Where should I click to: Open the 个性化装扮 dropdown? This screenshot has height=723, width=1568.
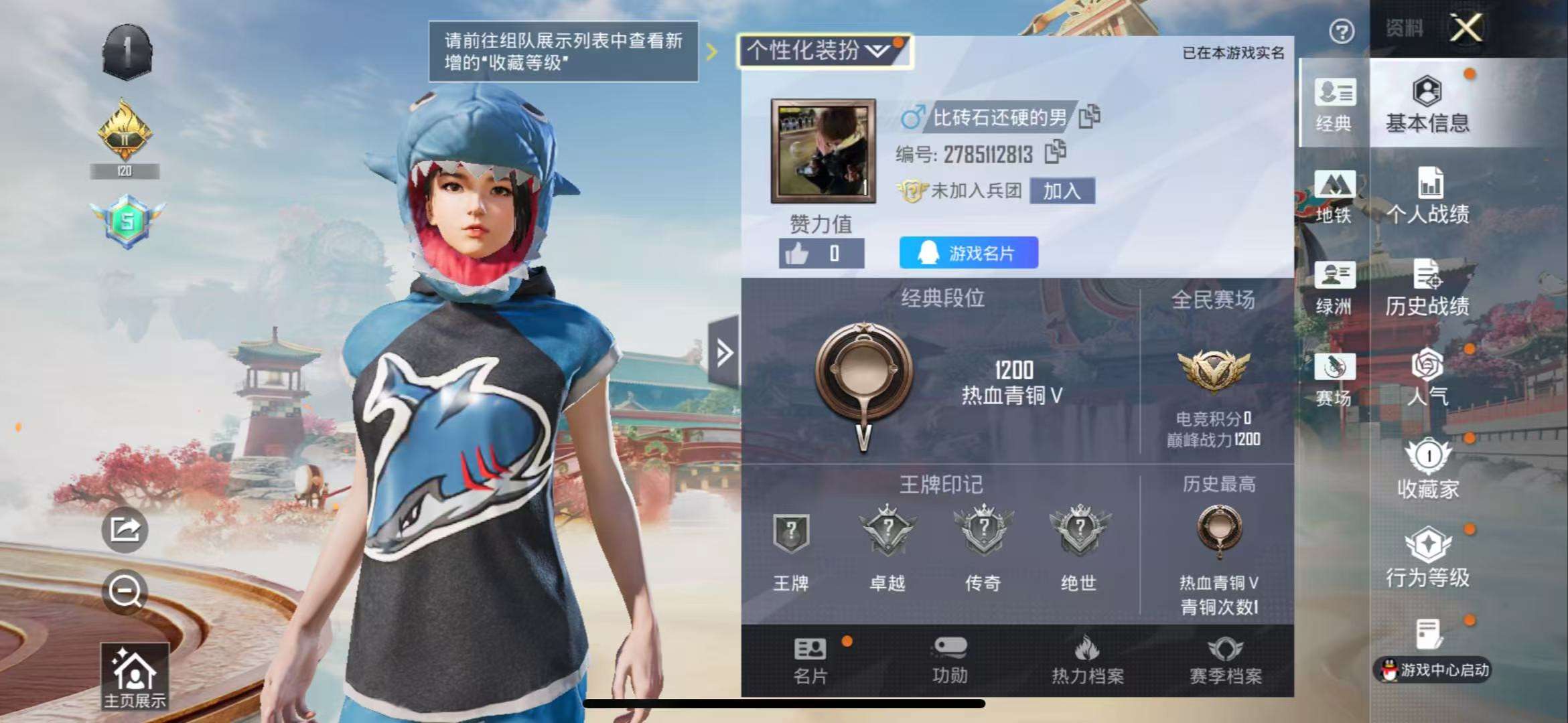tap(823, 51)
